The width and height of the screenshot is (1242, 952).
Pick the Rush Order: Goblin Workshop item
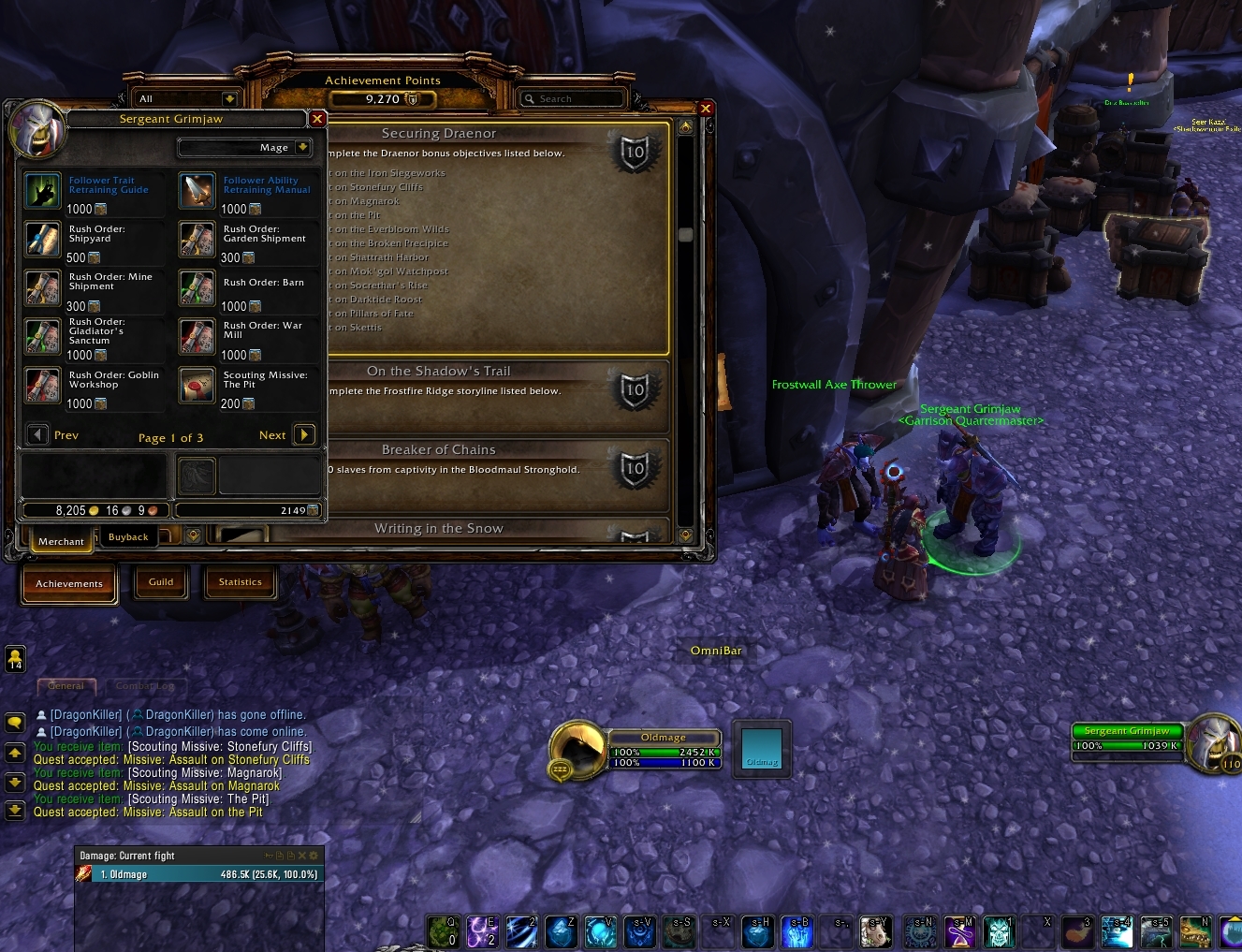coord(43,386)
